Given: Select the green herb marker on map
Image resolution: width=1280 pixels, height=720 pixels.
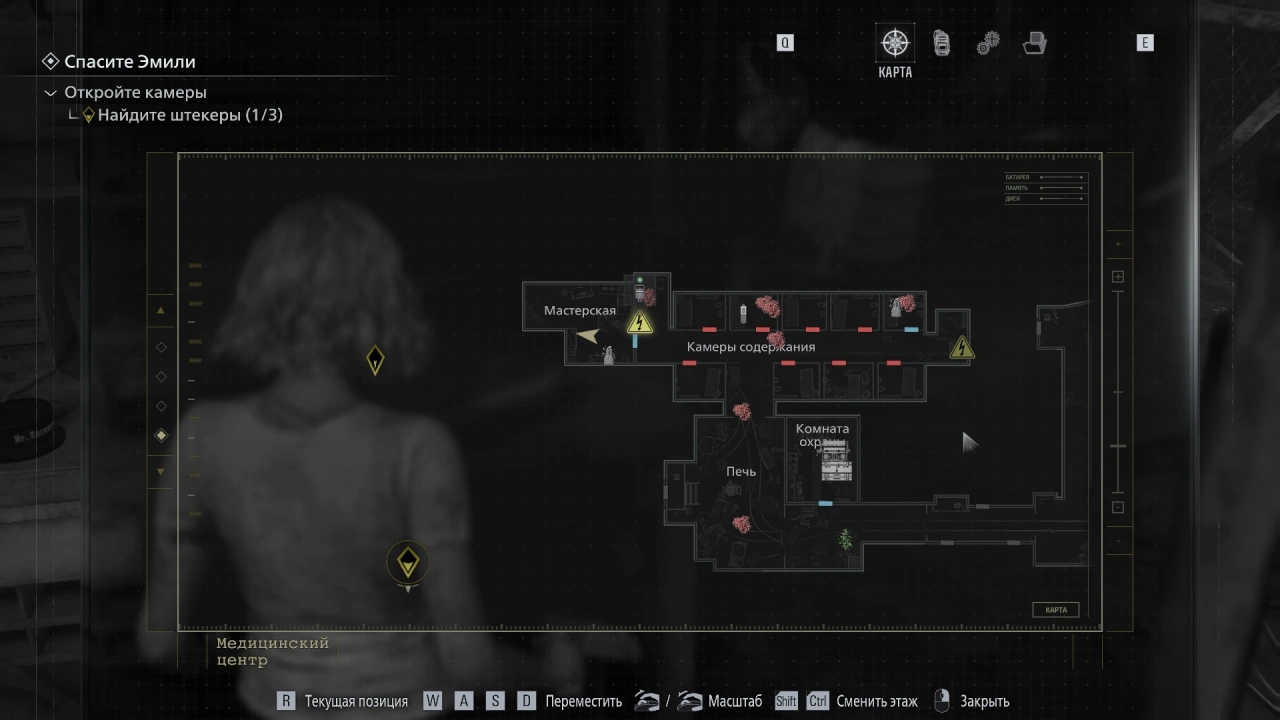Looking at the screenshot, I should 846,539.
